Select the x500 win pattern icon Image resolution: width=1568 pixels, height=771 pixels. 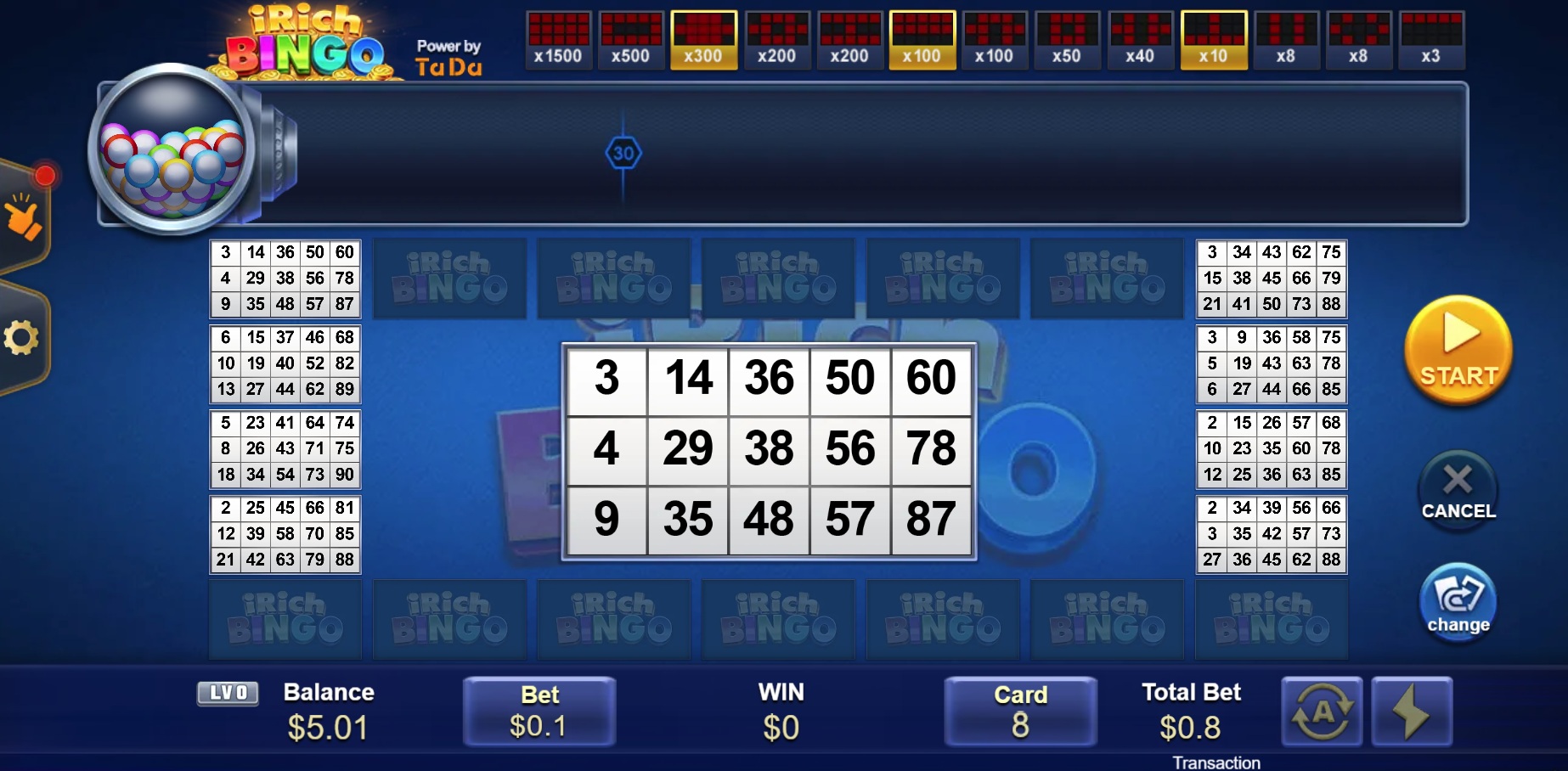click(x=631, y=39)
